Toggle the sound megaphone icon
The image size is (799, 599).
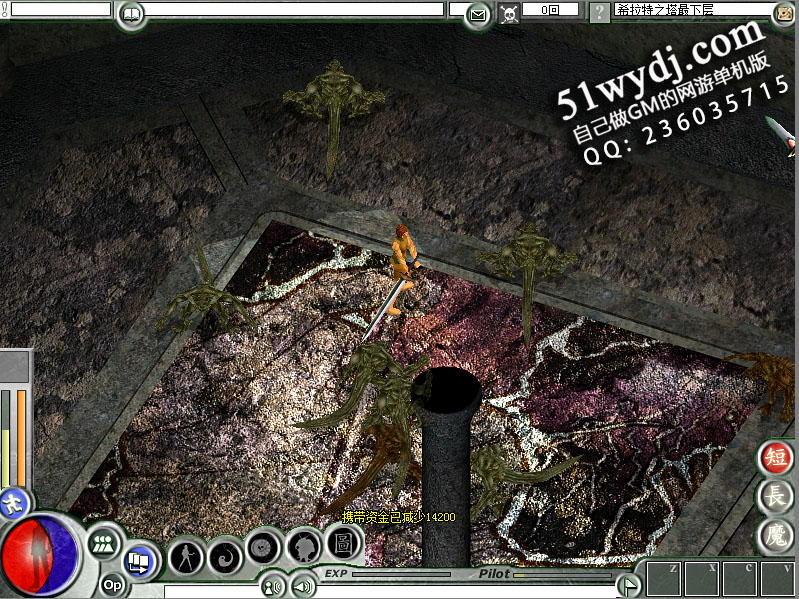(x=299, y=586)
